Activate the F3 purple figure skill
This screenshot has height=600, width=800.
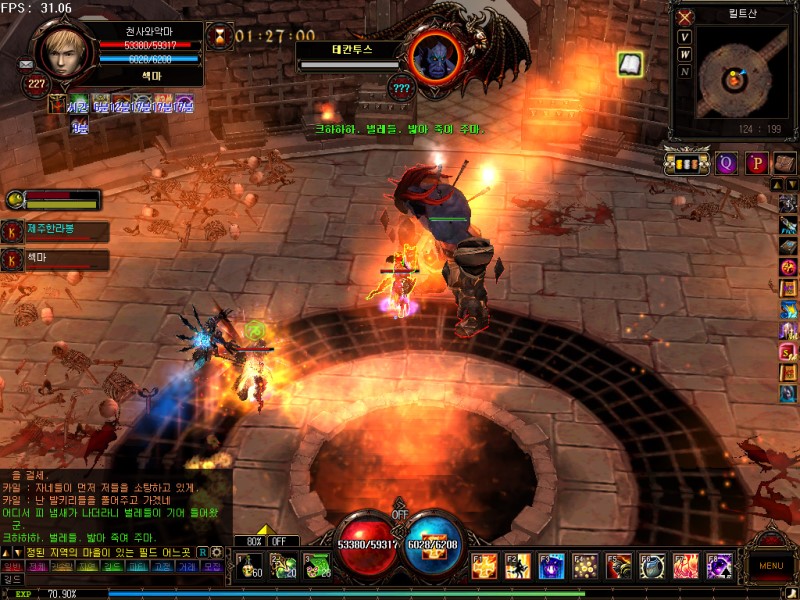point(552,566)
